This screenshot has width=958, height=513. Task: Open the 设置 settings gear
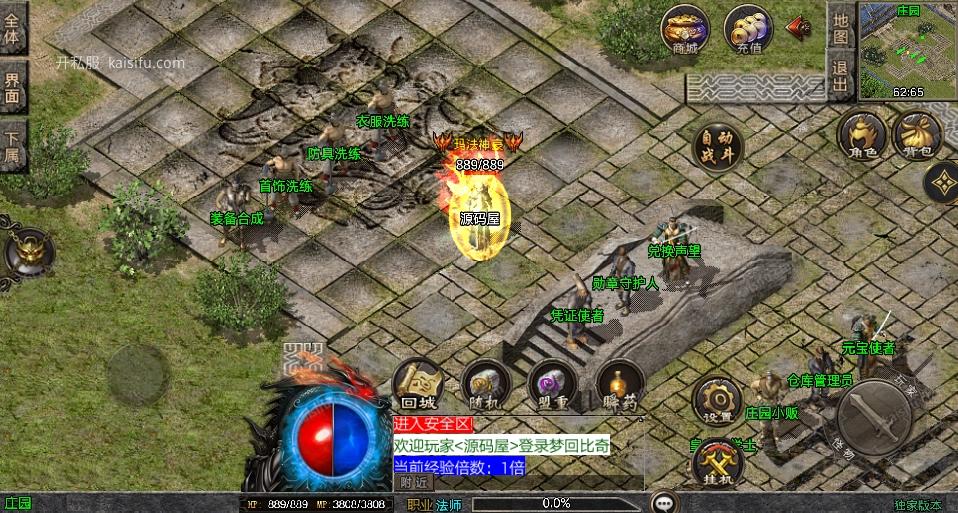716,398
